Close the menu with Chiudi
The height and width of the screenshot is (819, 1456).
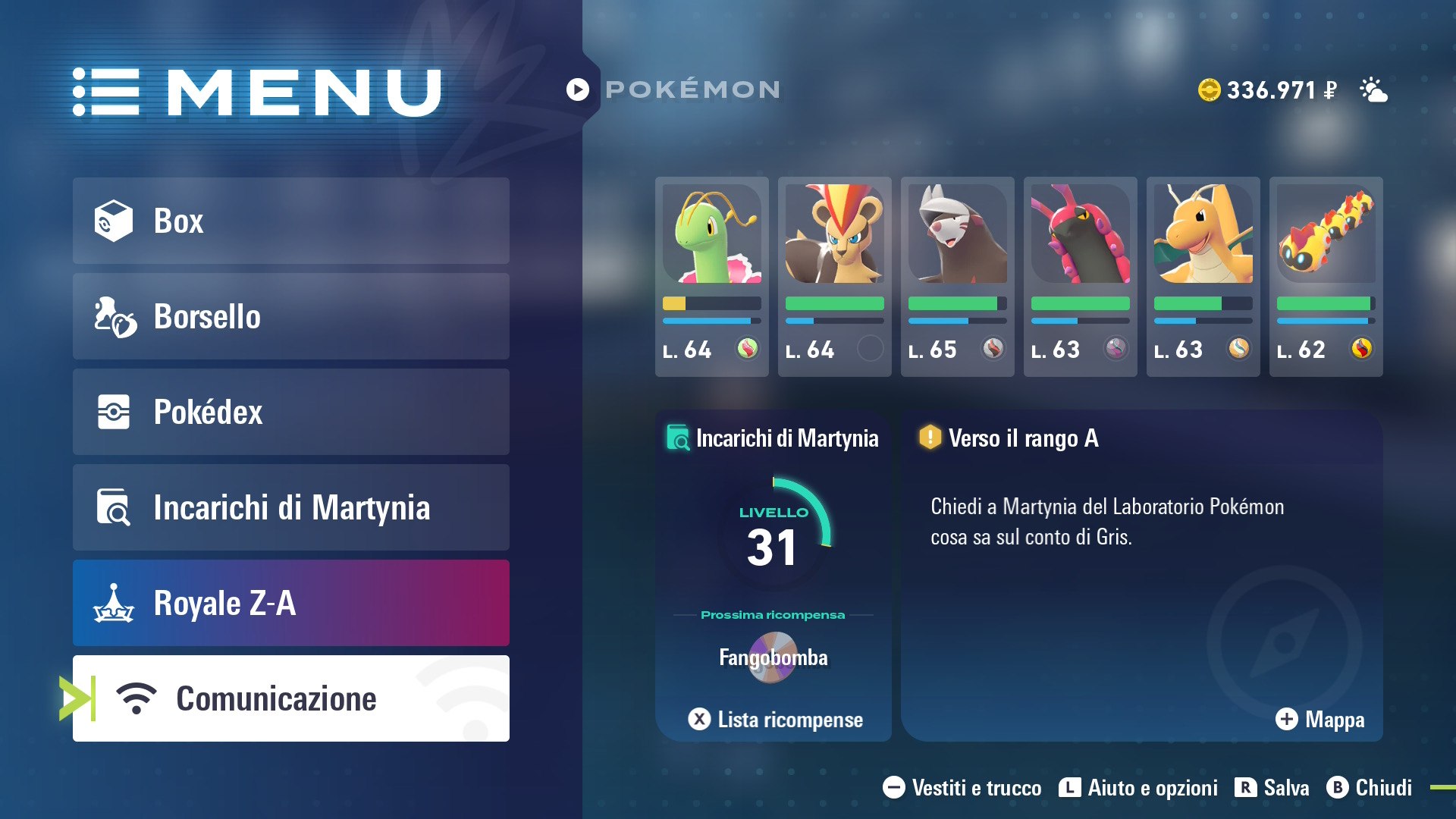click(1369, 788)
